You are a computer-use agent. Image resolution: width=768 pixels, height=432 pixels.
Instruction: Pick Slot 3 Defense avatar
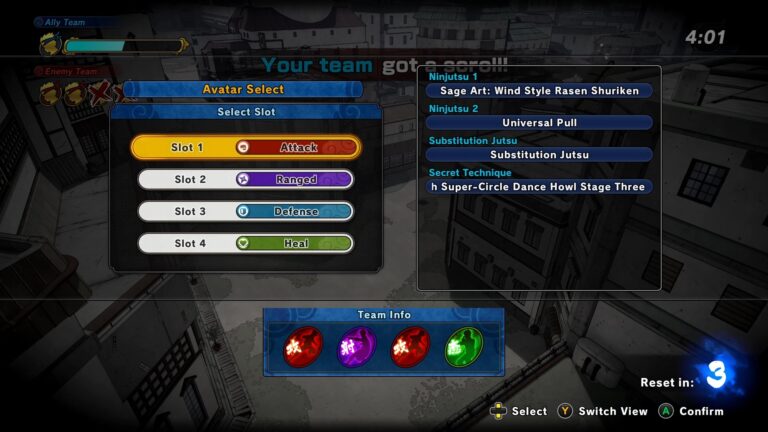[245, 211]
